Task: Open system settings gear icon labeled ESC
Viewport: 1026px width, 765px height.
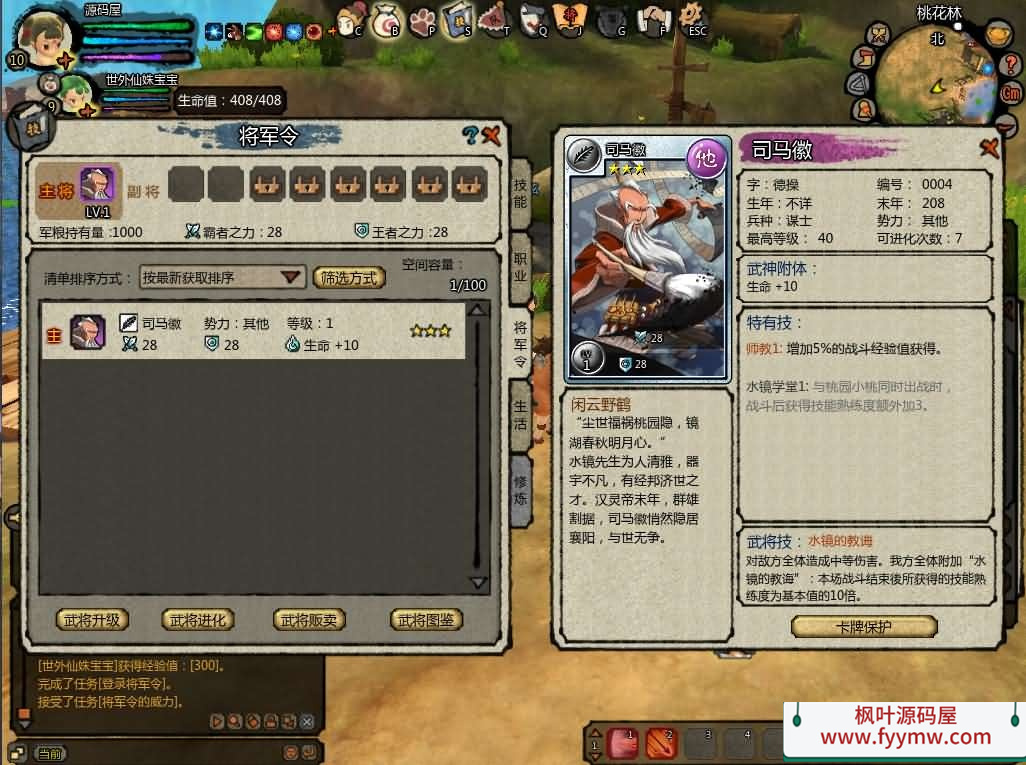Action: 691,16
